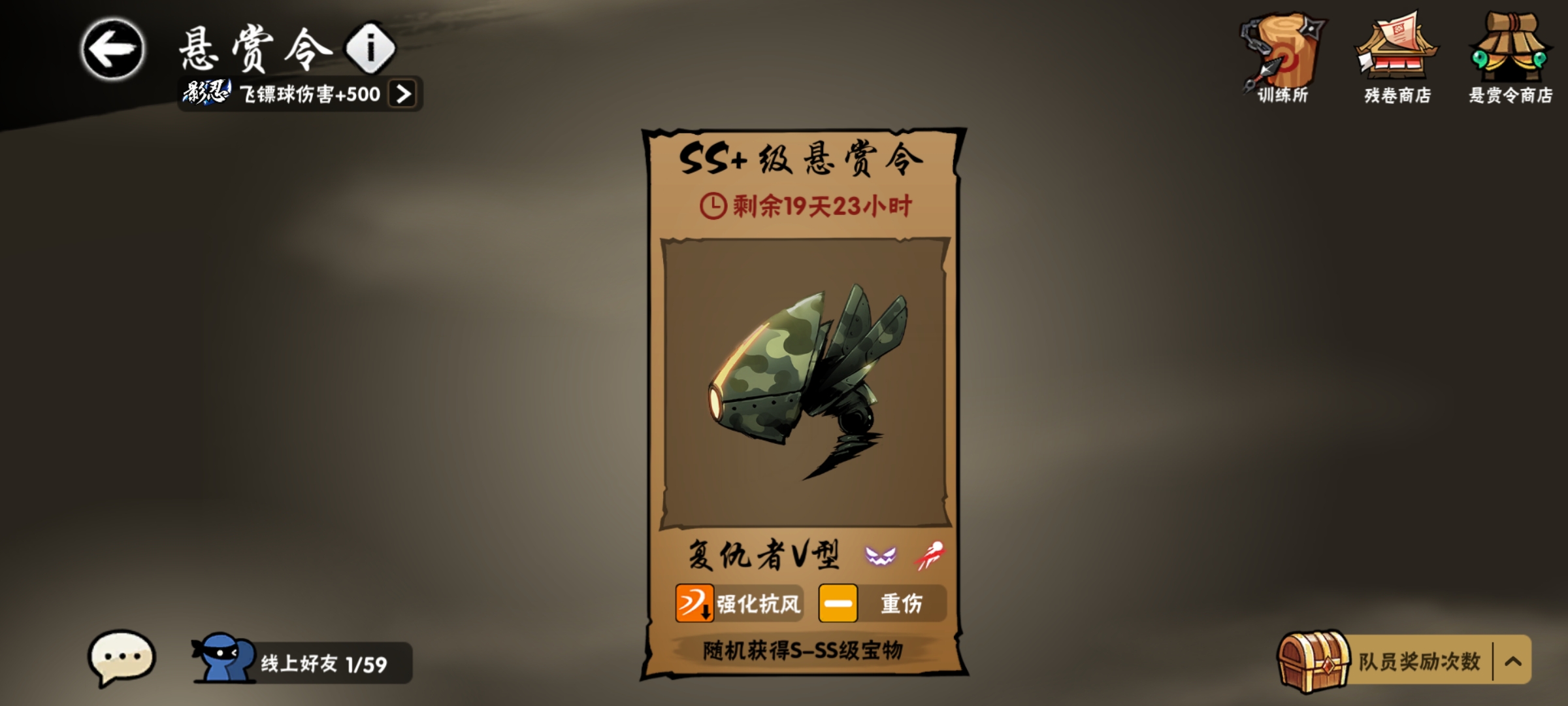Click the 影忍 badge next to buff text
1568x706 pixels.
pyautogui.click(x=204, y=93)
